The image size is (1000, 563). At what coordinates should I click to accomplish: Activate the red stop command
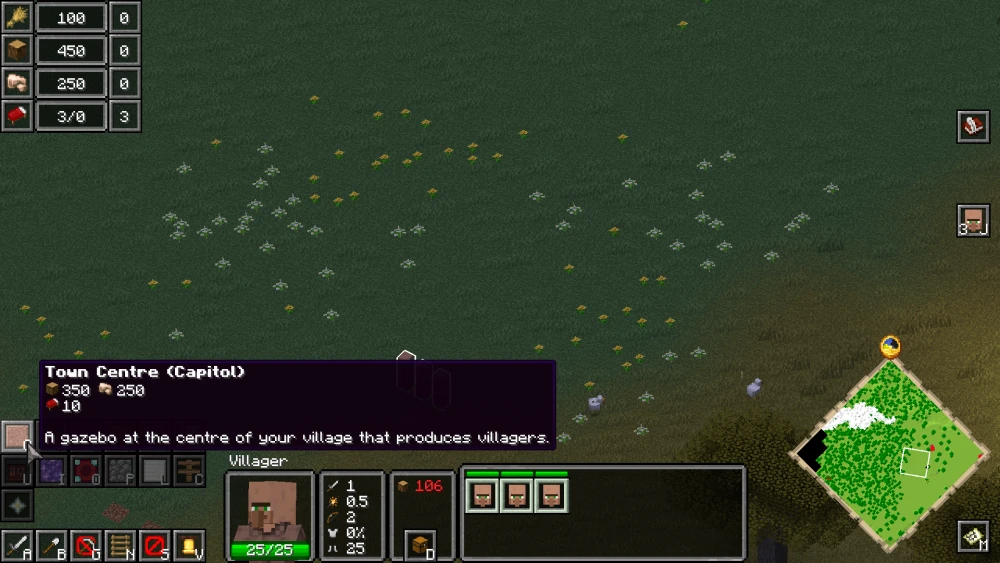point(155,546)
